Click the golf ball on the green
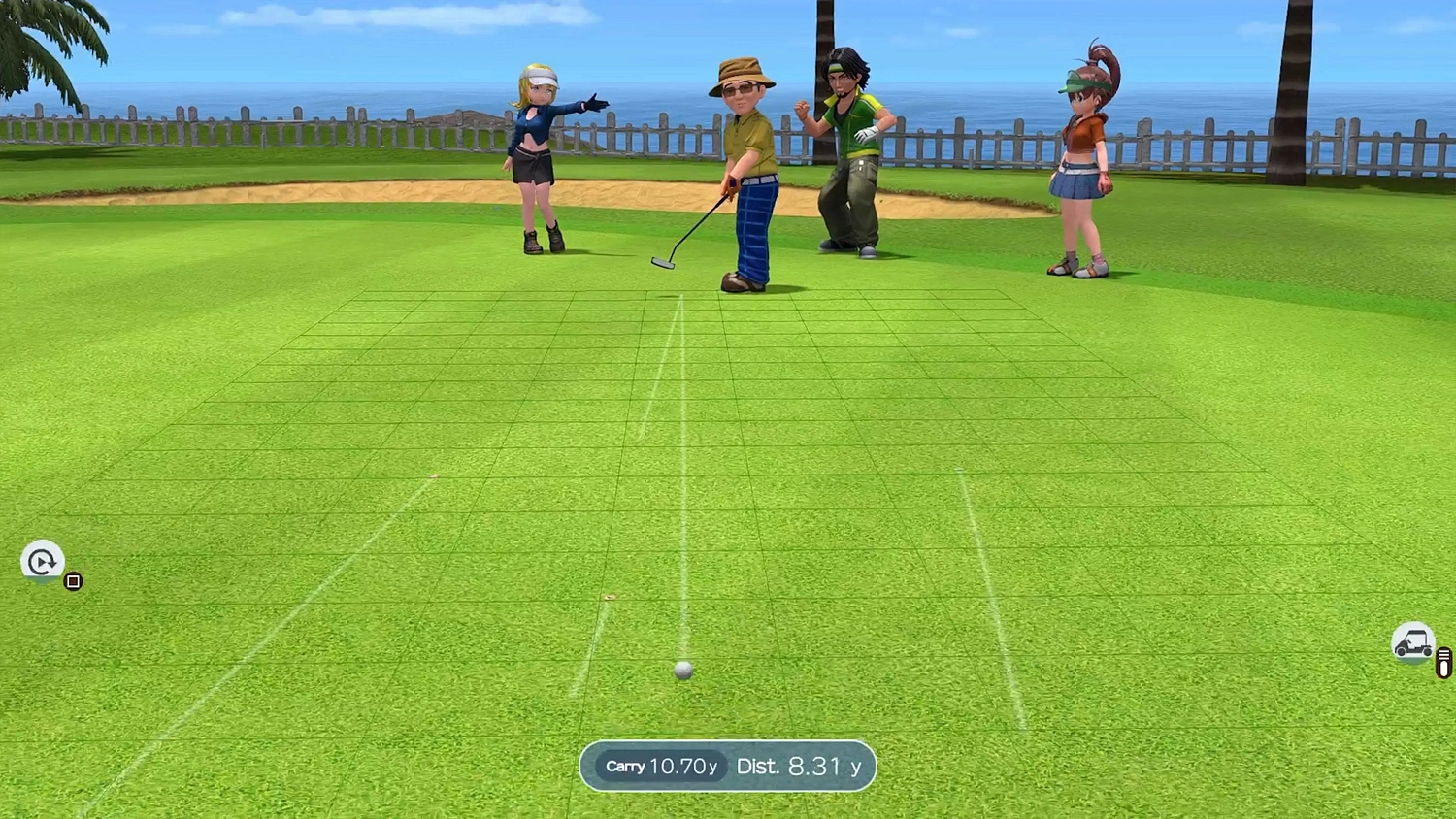Image resolution: width=1456 pixels, height=819 pixels. click(683, 668)
